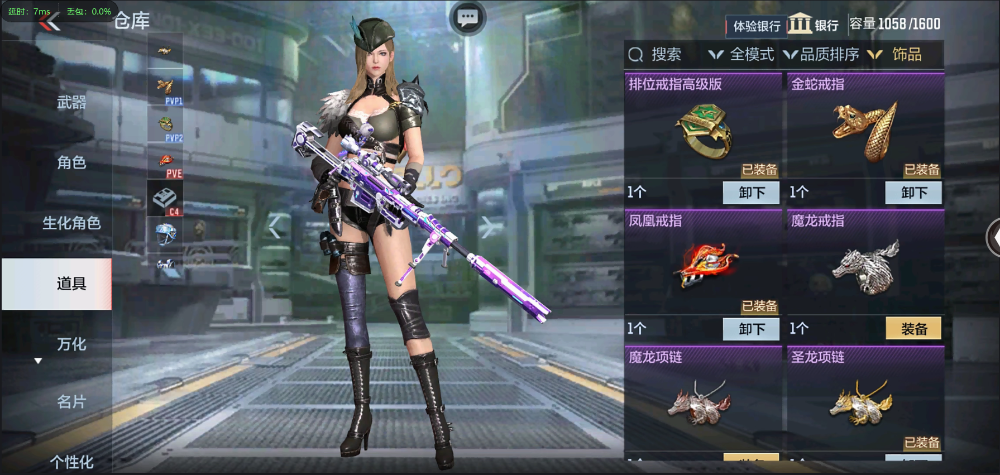Image resolution: width=1000 pixels, height=475 pixels.
Task: Choose the C4 item slot
Action: [165, 198]
